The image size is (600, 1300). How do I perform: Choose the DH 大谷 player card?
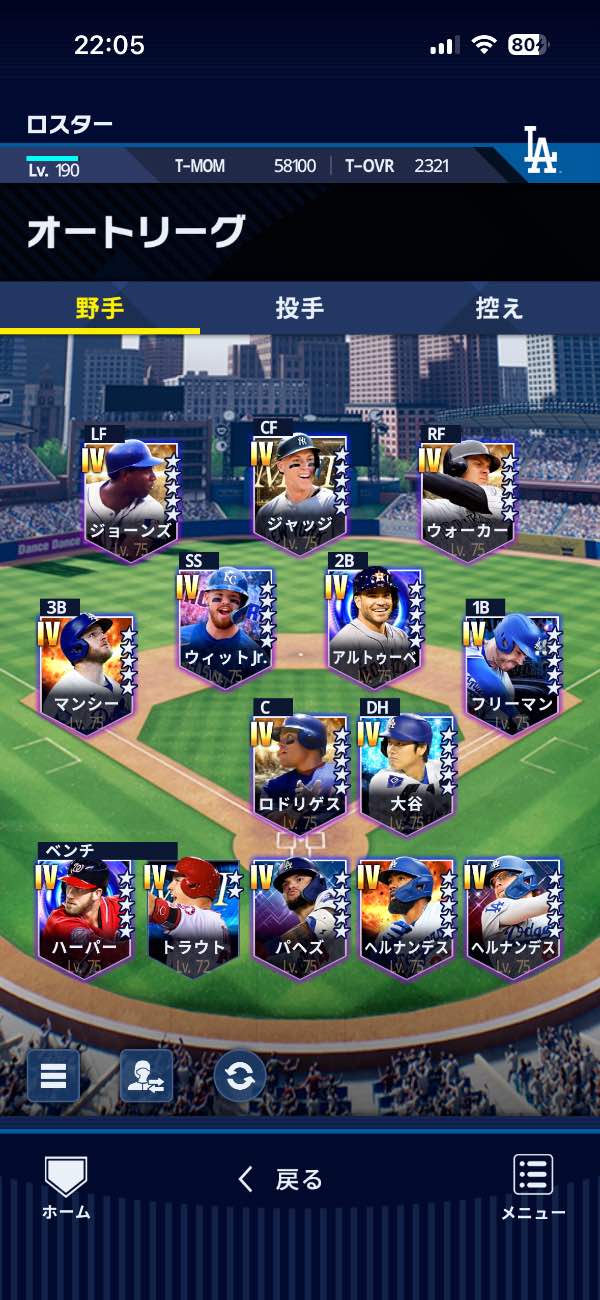pyautogui.click(x=407, y=772)
